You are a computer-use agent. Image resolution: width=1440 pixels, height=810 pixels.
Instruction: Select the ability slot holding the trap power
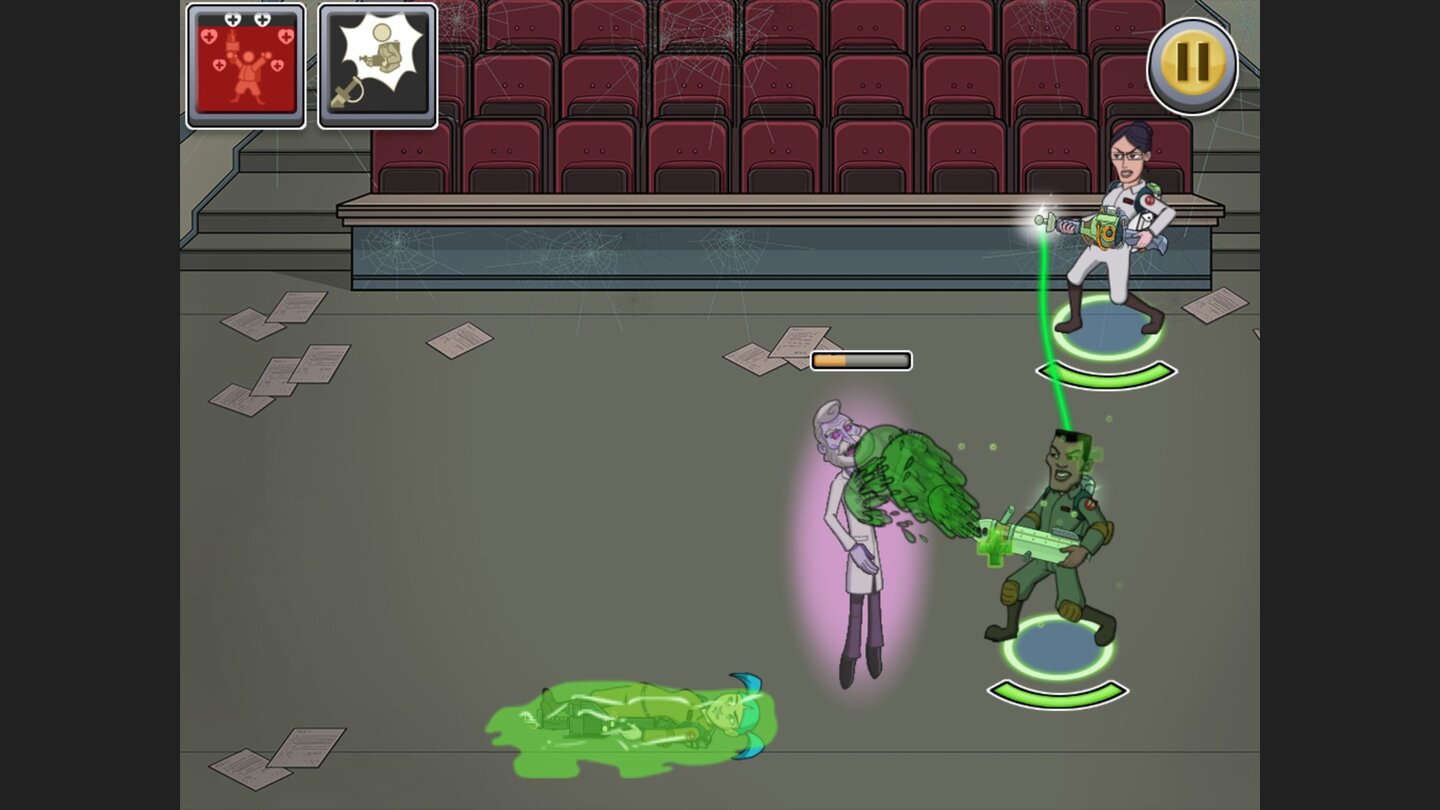coord(375,65)
